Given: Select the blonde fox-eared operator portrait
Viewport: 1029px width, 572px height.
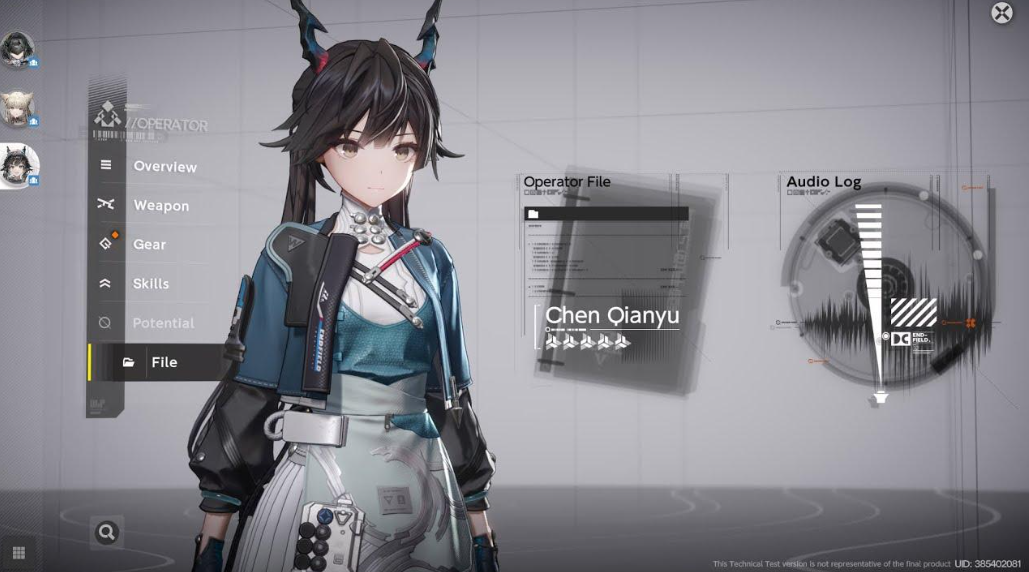Looking at the screenshot, I should point(17,109).
